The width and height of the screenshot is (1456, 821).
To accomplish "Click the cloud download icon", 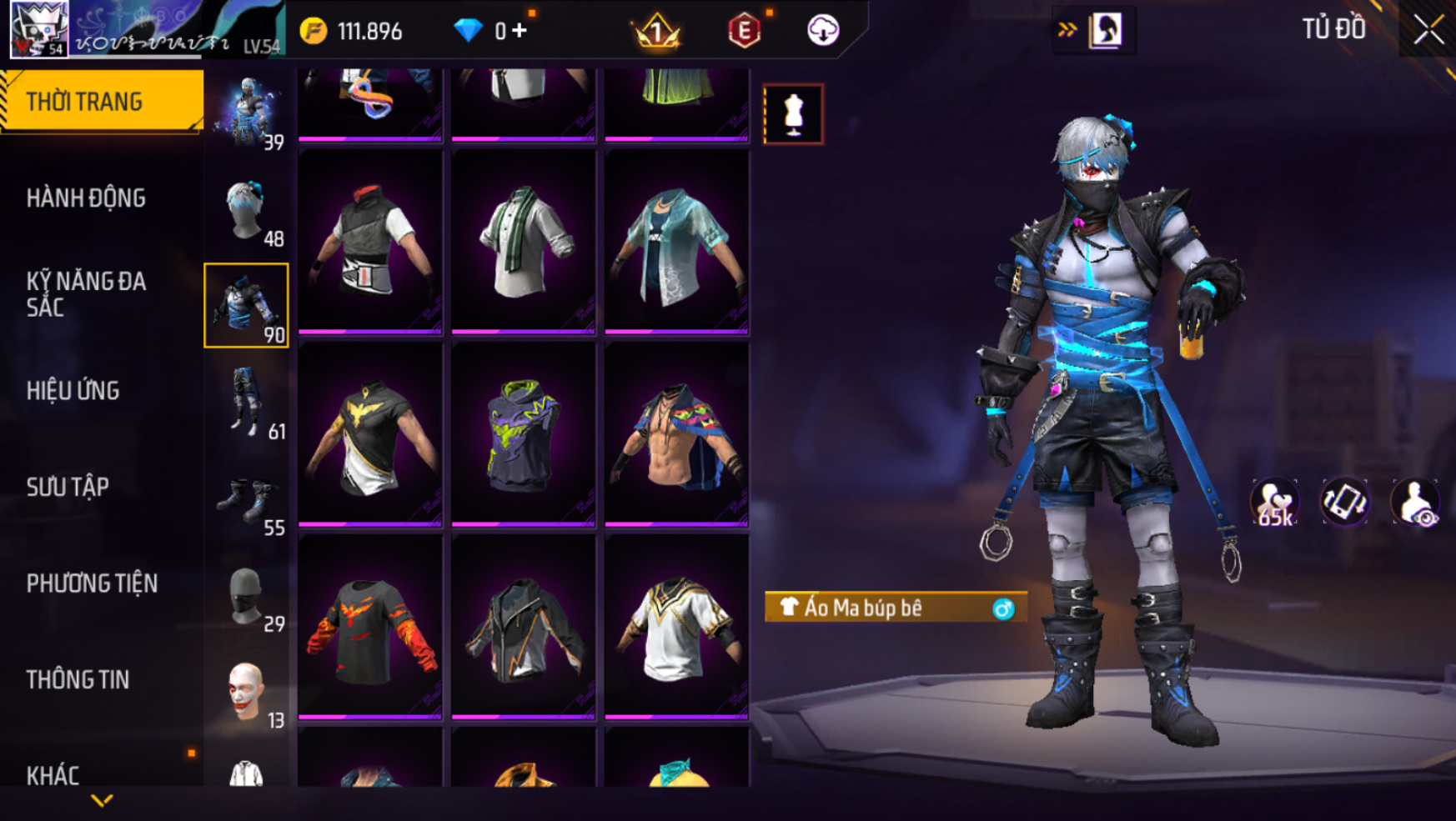I will 823,31.
